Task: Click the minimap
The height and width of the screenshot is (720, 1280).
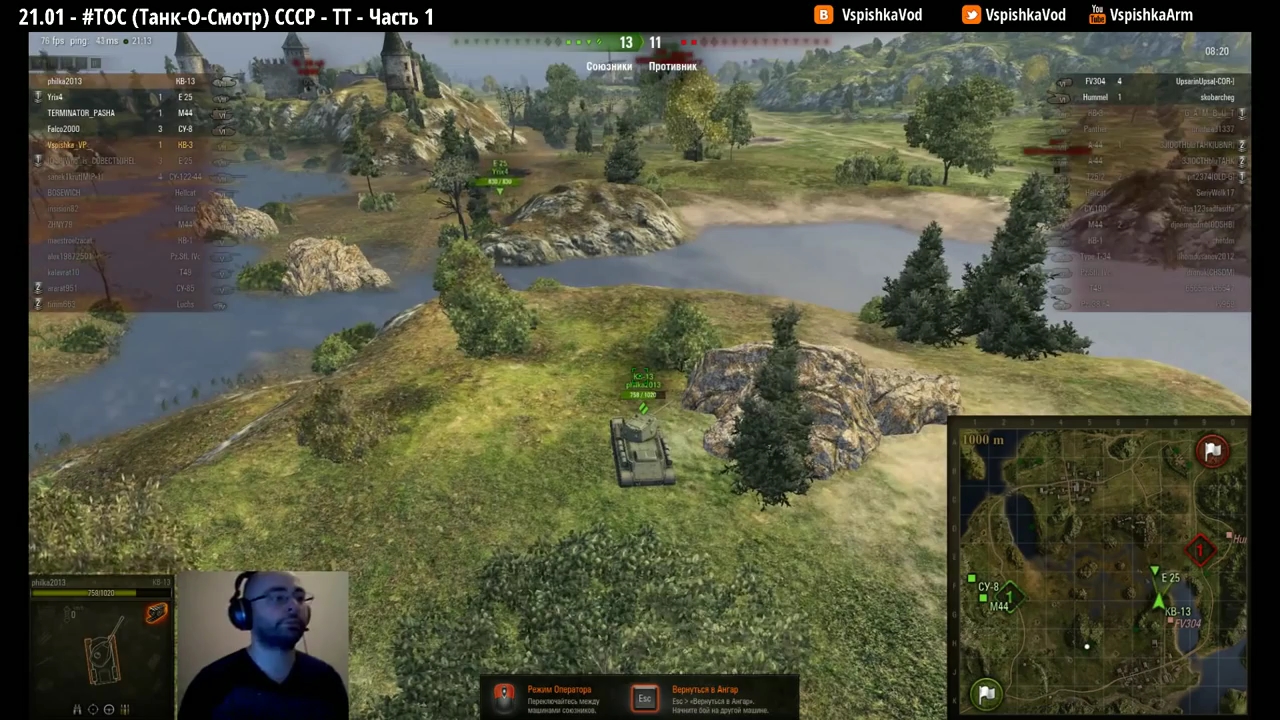Action: (x=1100, y=565)
